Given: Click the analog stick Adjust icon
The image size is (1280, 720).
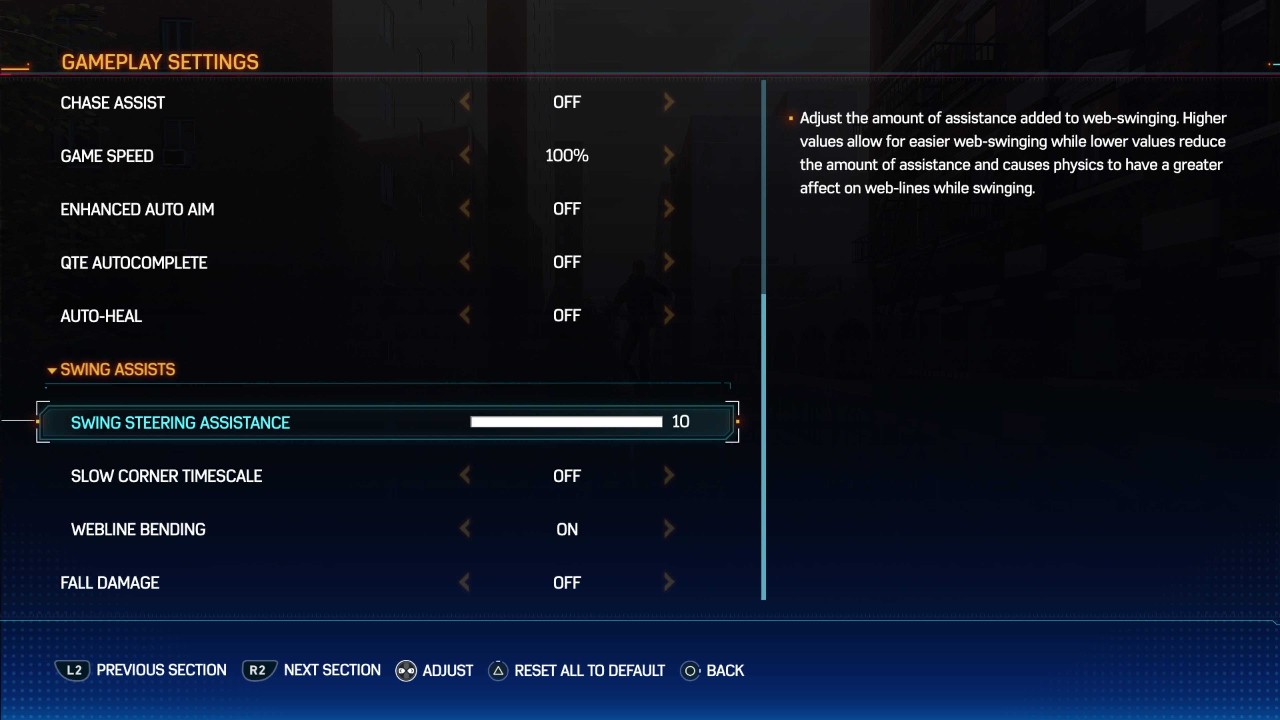Looking at the screenshot, I should click(404, 670).
